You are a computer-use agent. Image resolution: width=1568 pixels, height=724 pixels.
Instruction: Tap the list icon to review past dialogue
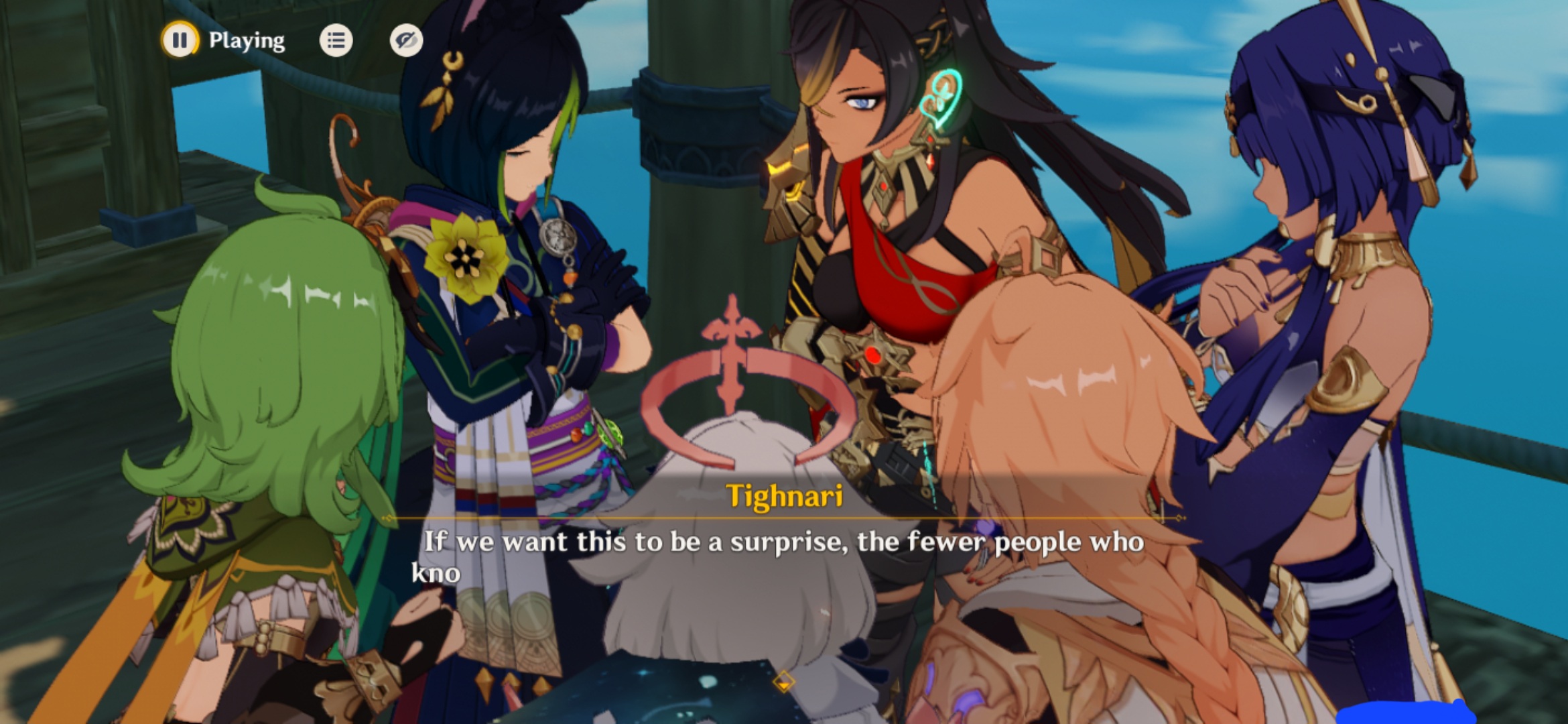[337, 41]
